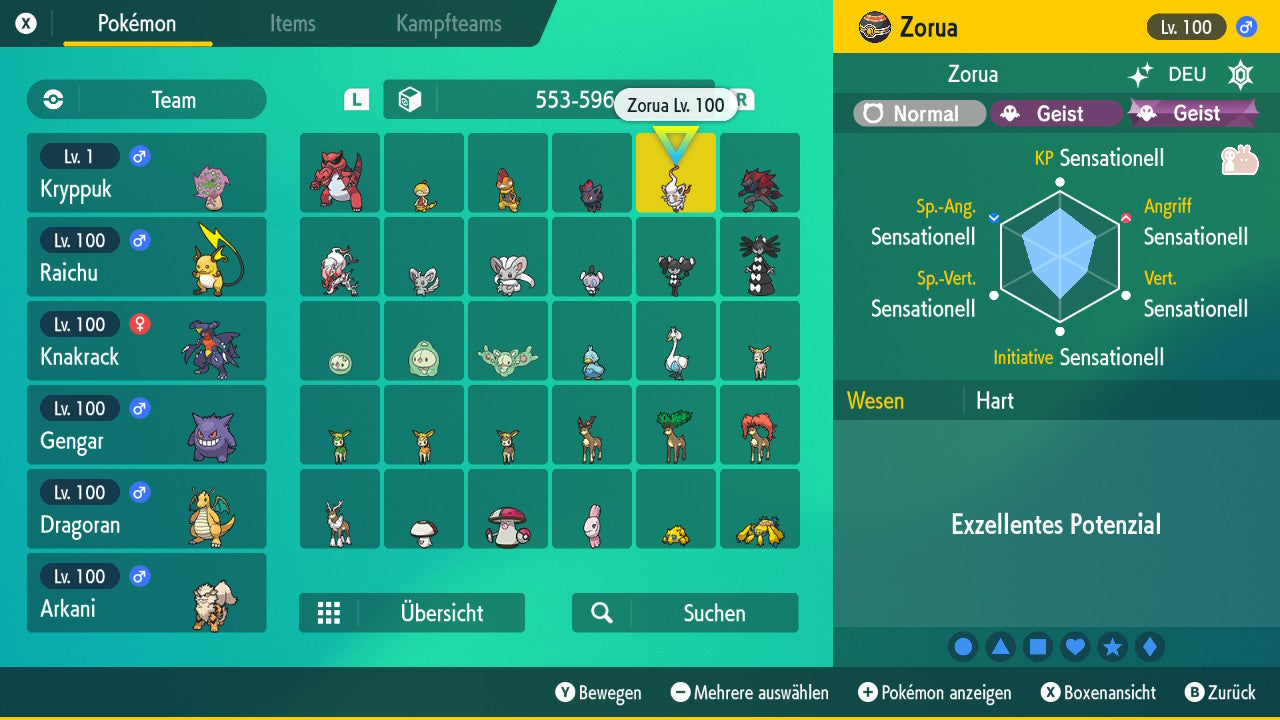Toggle the blue circle marking
Image resolution: width=1280 pixels, height=720 pixels.
coord(963,646)
